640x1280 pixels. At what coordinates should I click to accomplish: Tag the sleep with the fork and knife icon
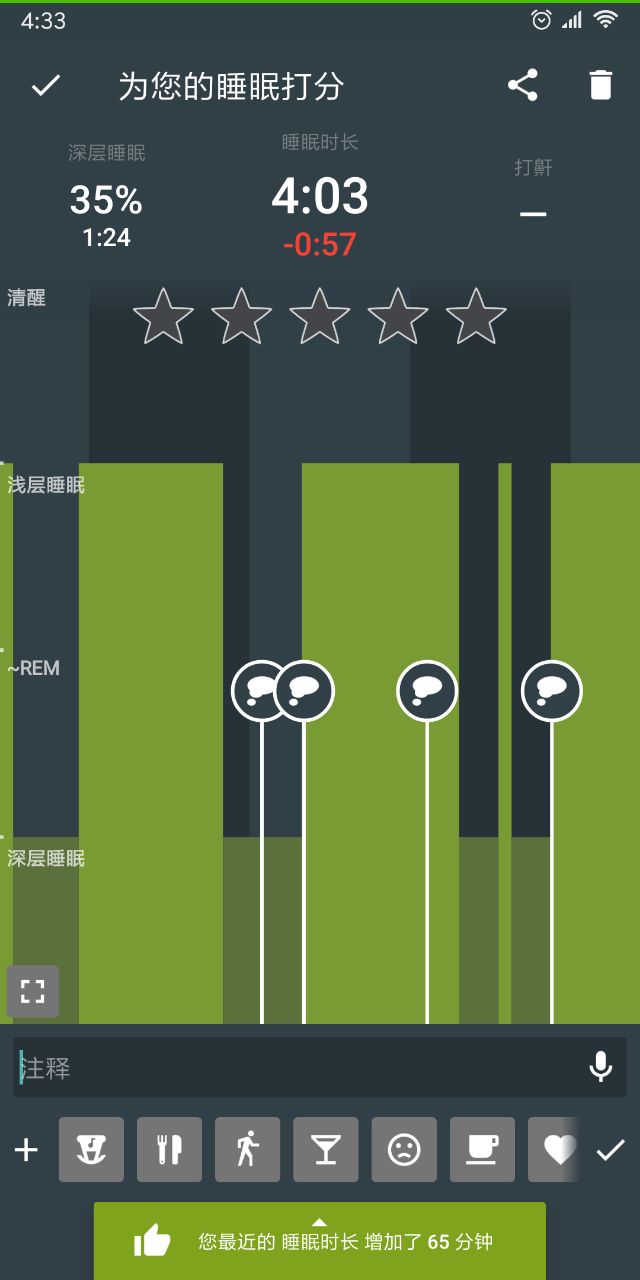(169, 1150)
